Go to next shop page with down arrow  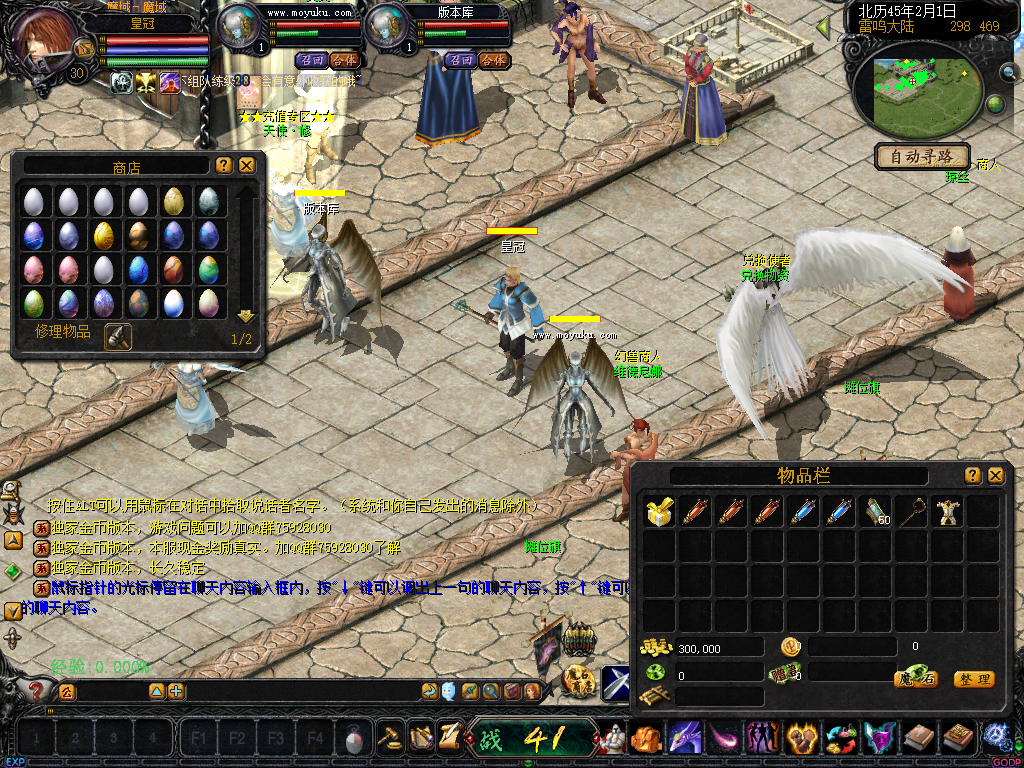pos(245,316)
